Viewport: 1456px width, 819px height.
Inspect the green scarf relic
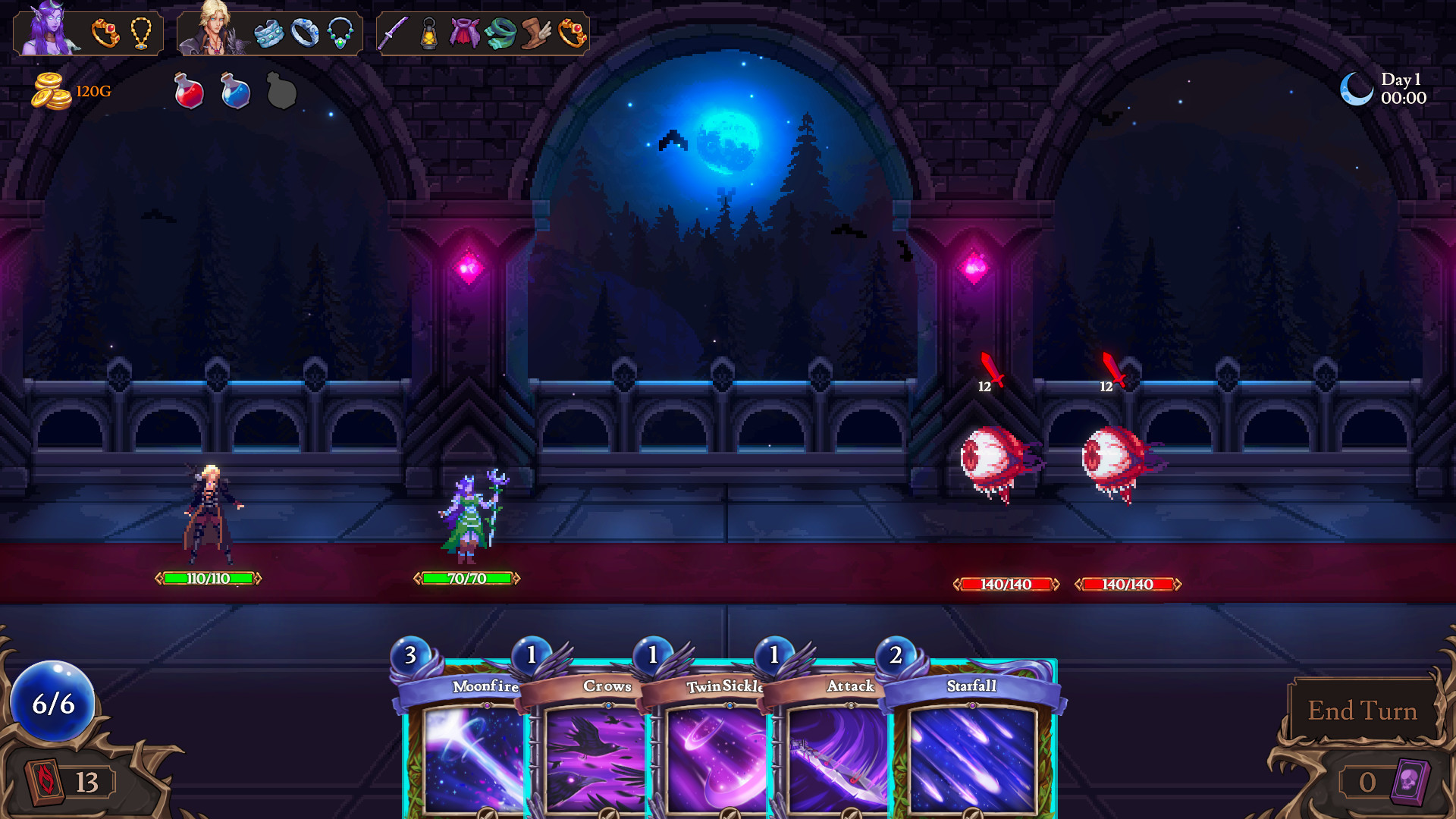click(x=500, y=33)
